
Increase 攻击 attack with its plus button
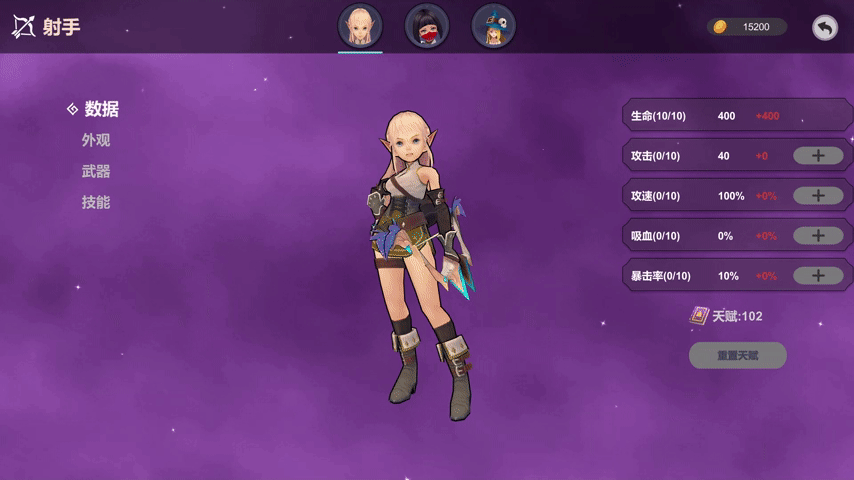pyautogui.click(x=818, y=155)
